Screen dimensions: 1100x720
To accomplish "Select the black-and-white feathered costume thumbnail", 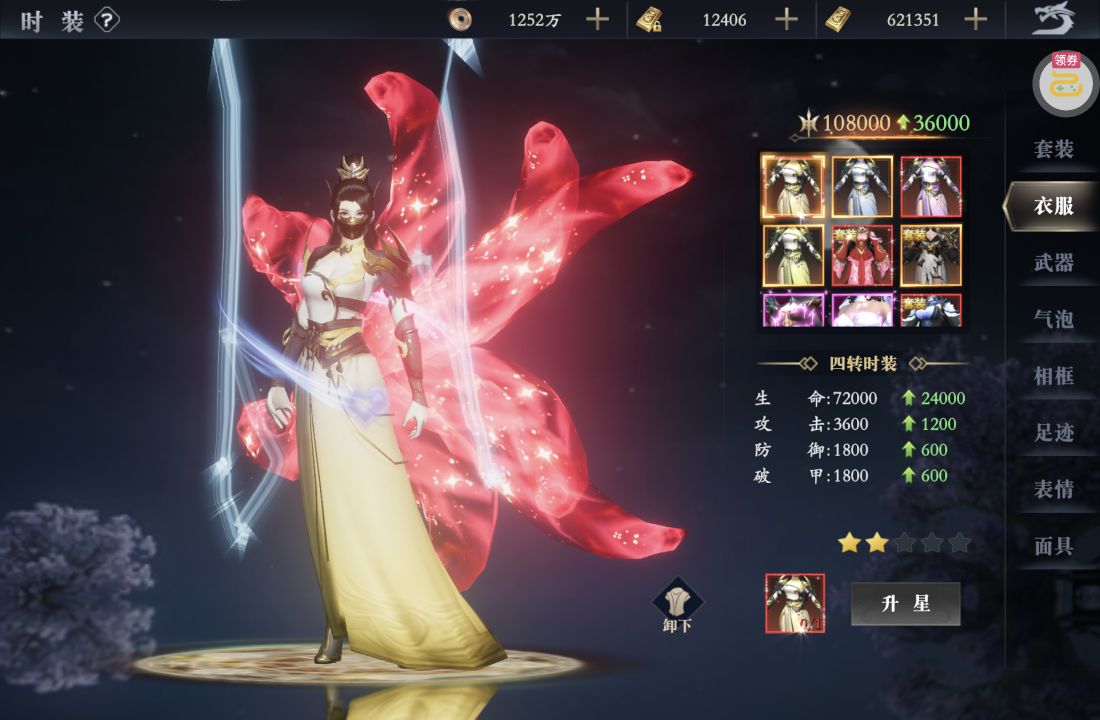I will click(x=931, y=255).
